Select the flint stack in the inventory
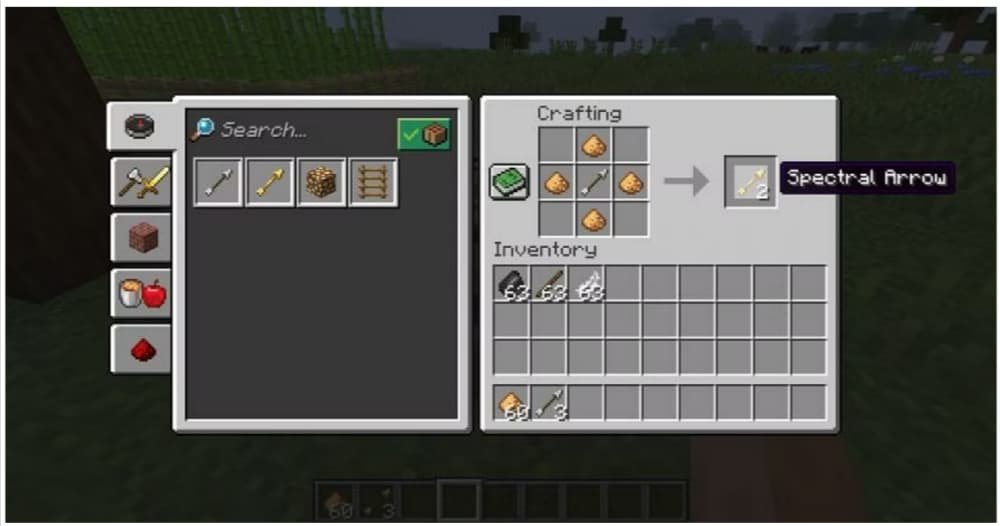Screen dimensions: 1000x526 [x=511, y=284]
